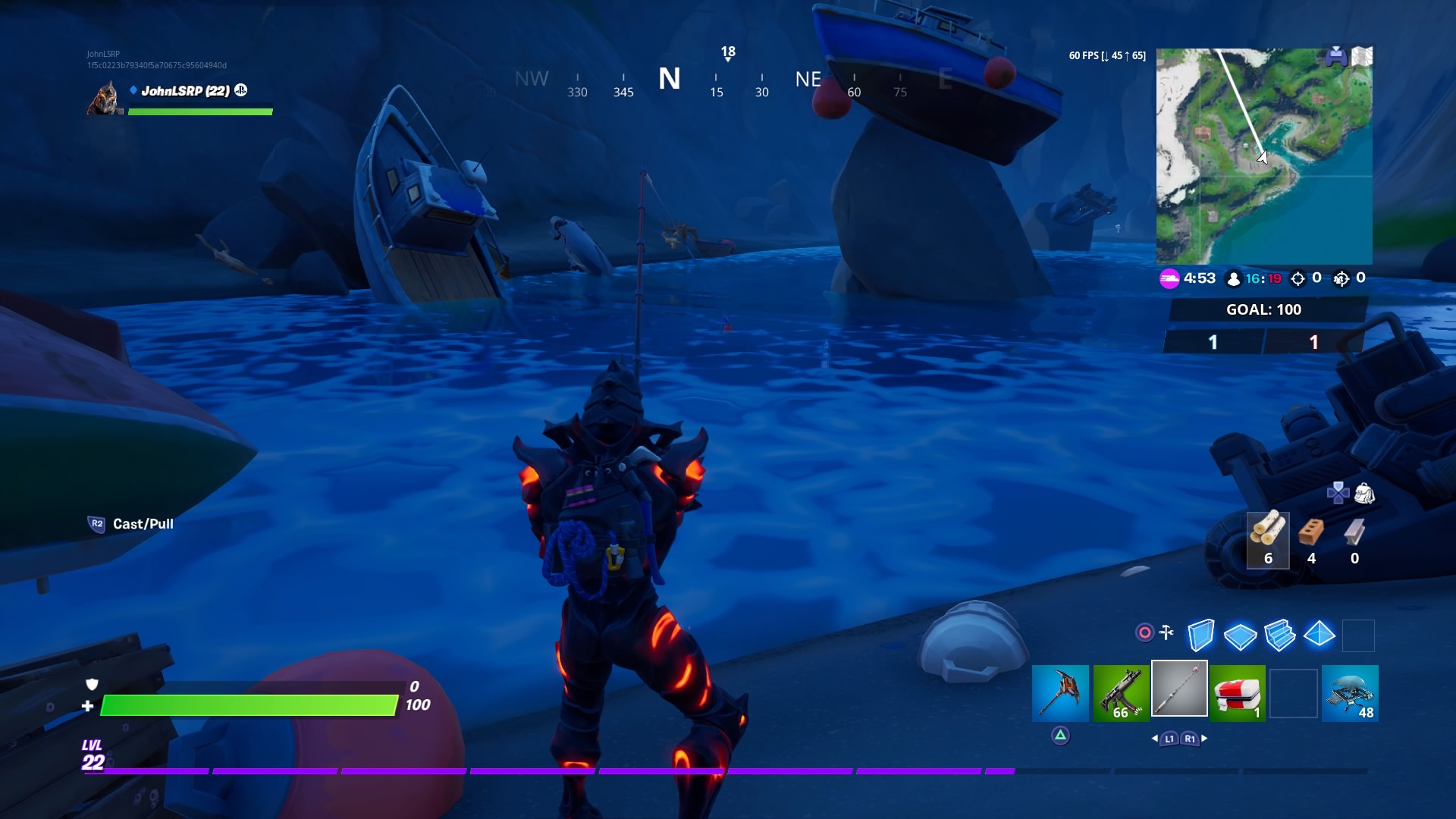This screenshot has height=819, width=1456.
Task: Select the pickaxe slot in the hotbar
Action: [1060, 692]
